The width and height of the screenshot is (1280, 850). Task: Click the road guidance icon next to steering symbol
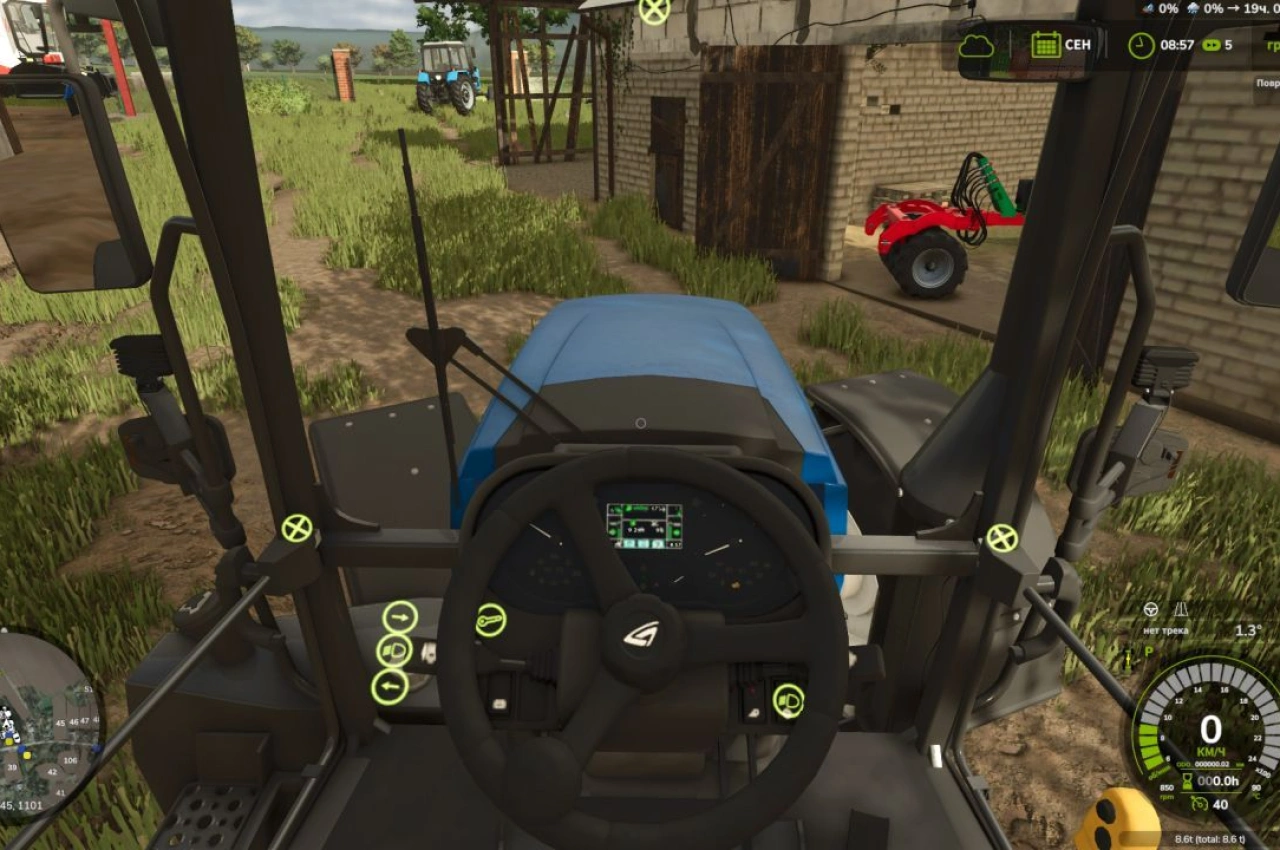coord(1182,610)
